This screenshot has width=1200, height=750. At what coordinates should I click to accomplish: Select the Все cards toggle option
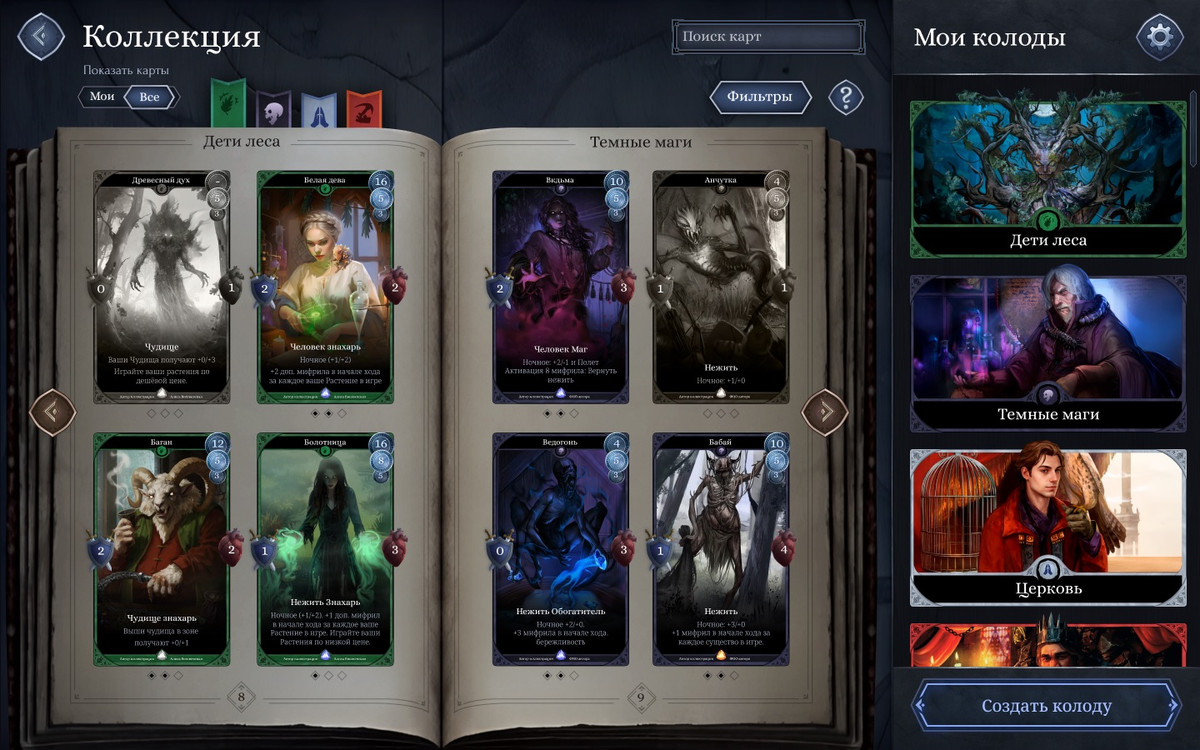pos(150,97)
